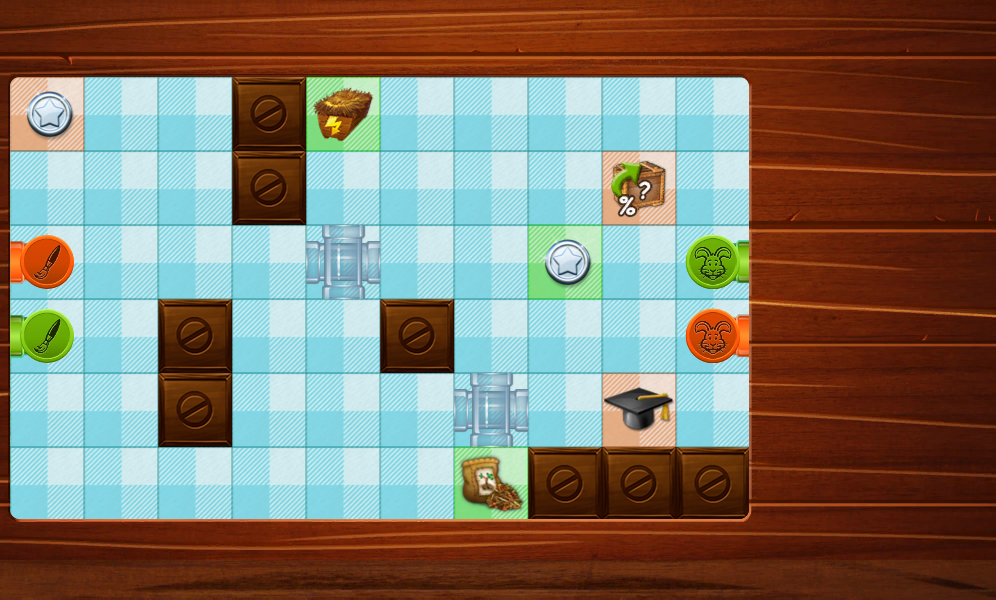Select the silver star coin on the orange tile
Viewport: 996px width, 600px height.
point(49,114)
